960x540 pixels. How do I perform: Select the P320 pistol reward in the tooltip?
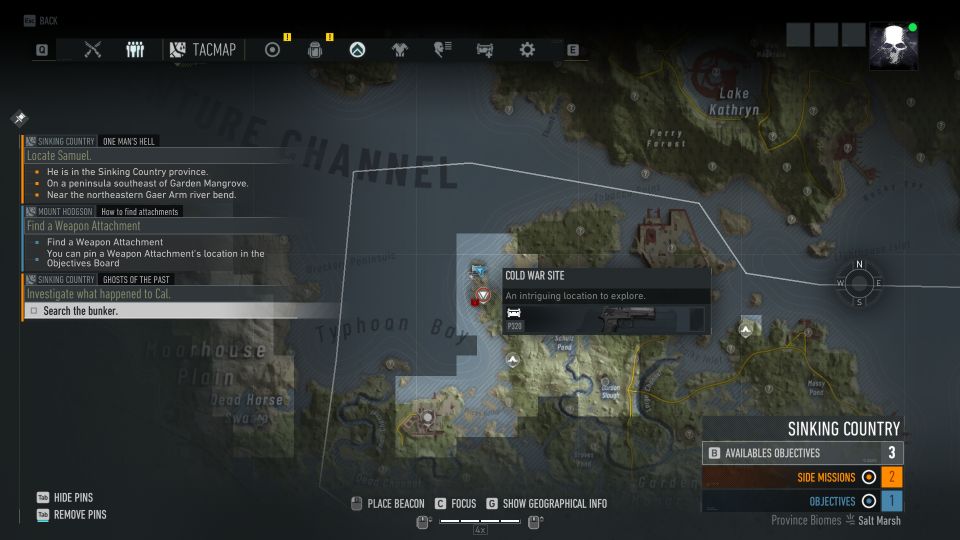coord(605,320)
